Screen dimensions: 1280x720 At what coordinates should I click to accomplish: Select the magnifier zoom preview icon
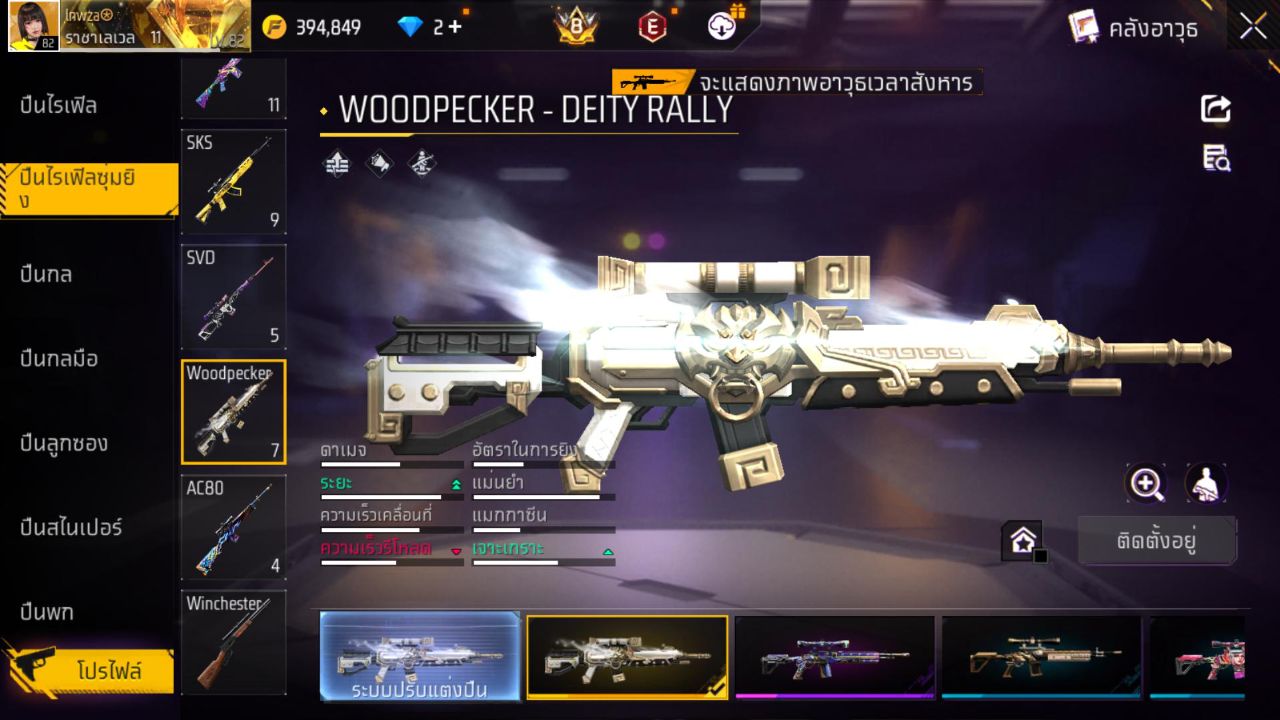tap(1146, 483)
